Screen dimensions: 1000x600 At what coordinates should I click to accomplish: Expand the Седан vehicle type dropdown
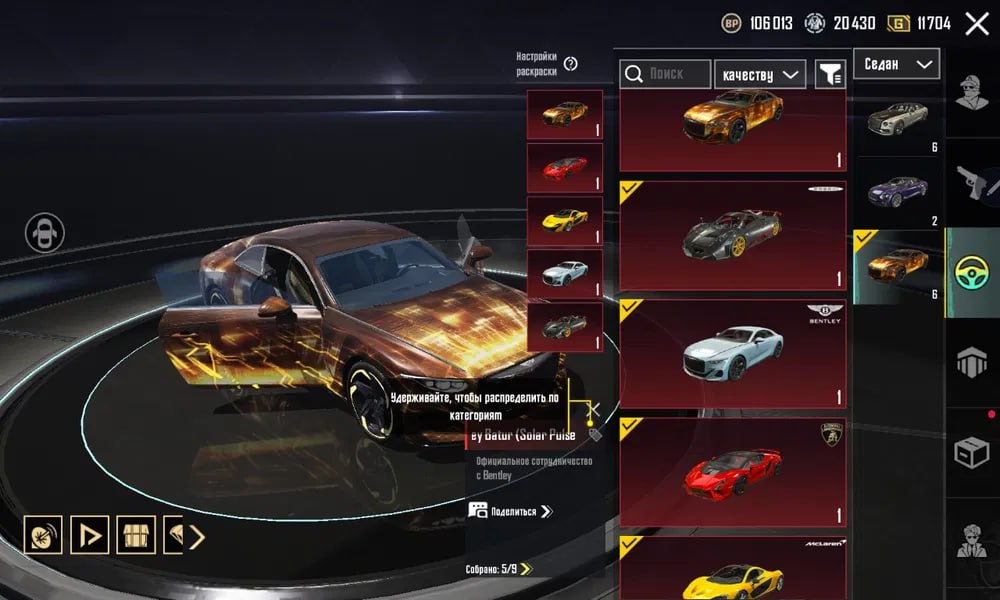896,64
